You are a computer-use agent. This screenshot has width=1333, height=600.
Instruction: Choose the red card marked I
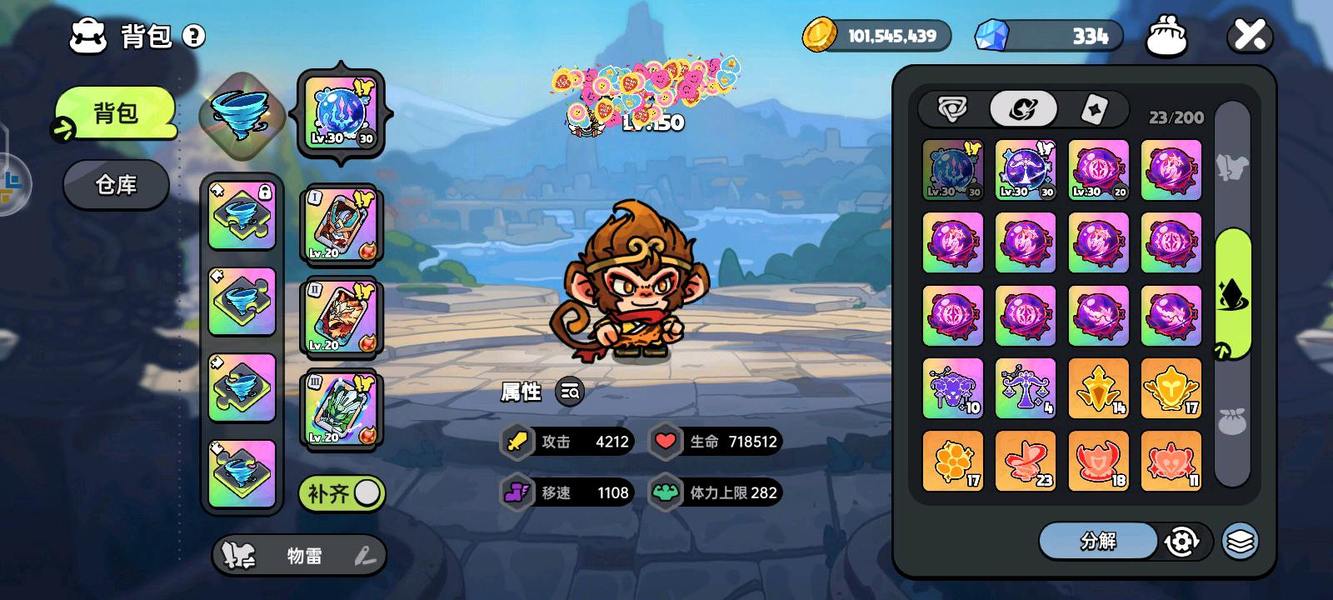(x=341, y=224)
